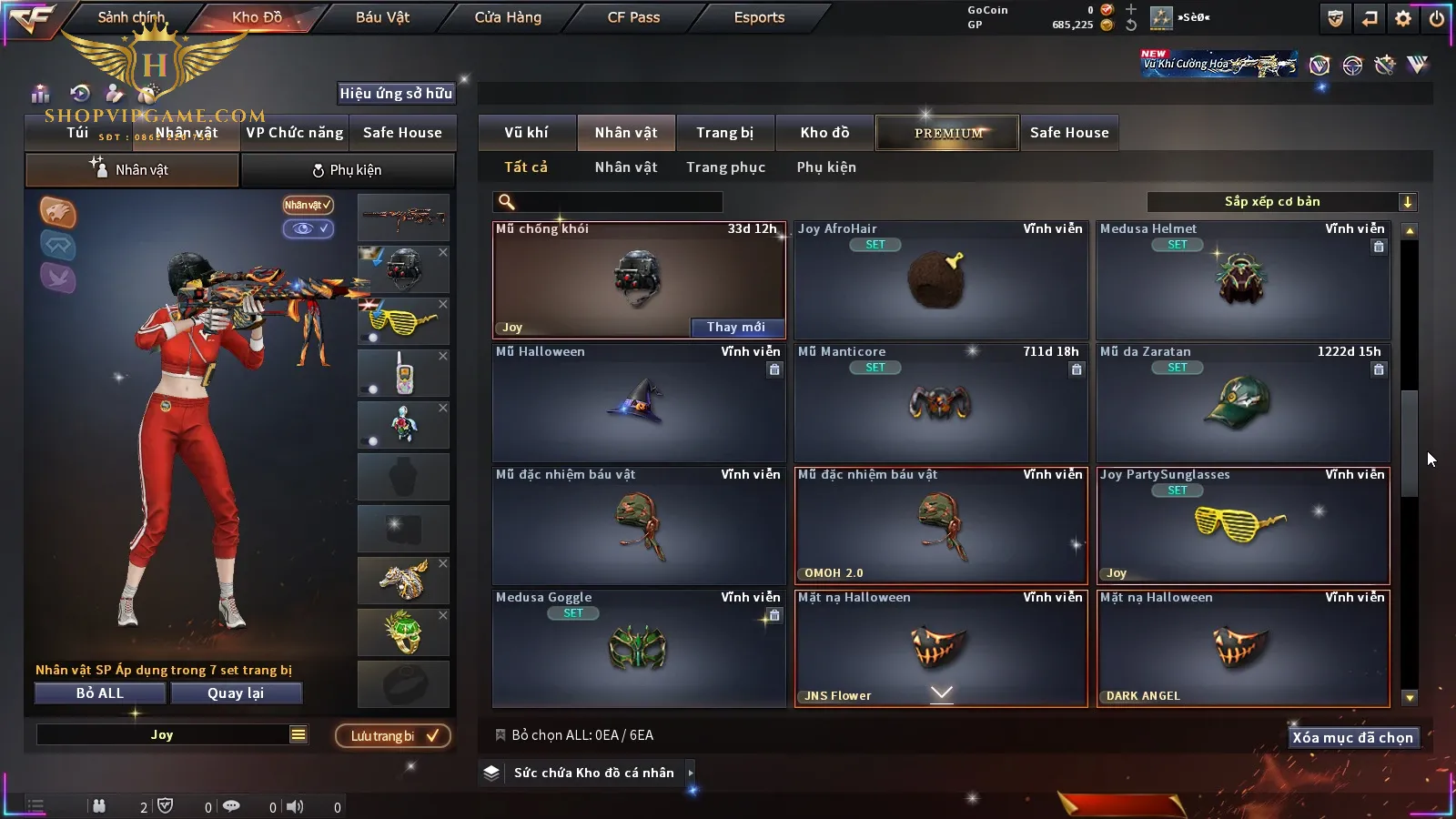Open the Cửa Hàng shop menu
Image resolution: width=1456 pixels, height=819 pixels.
508,17
